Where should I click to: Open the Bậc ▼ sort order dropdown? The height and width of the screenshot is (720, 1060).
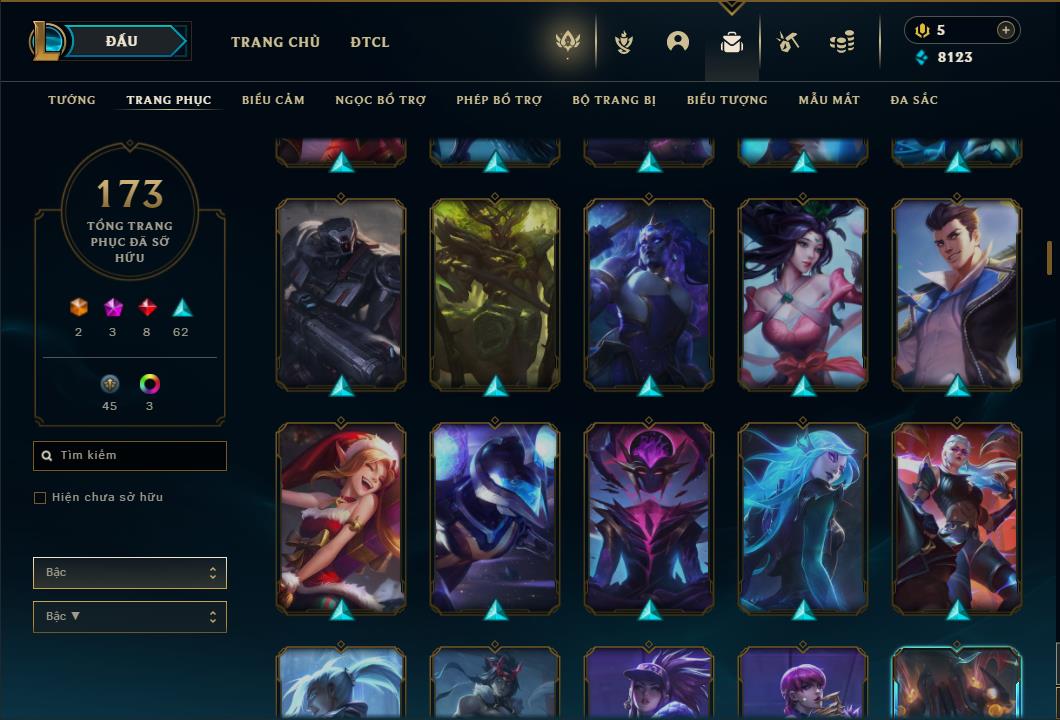click(130, 617)
